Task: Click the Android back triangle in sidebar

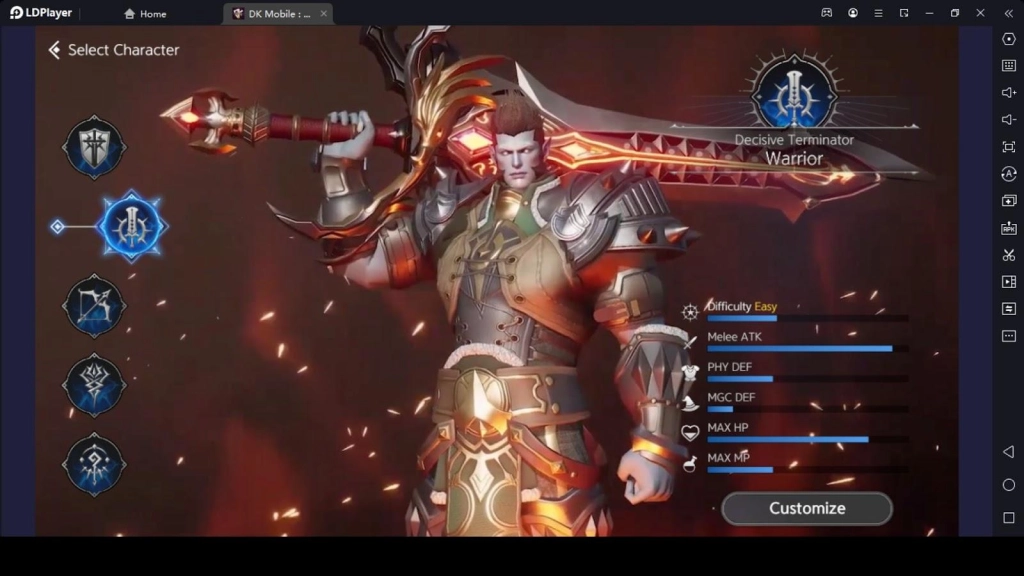Action: (1008, 452)
